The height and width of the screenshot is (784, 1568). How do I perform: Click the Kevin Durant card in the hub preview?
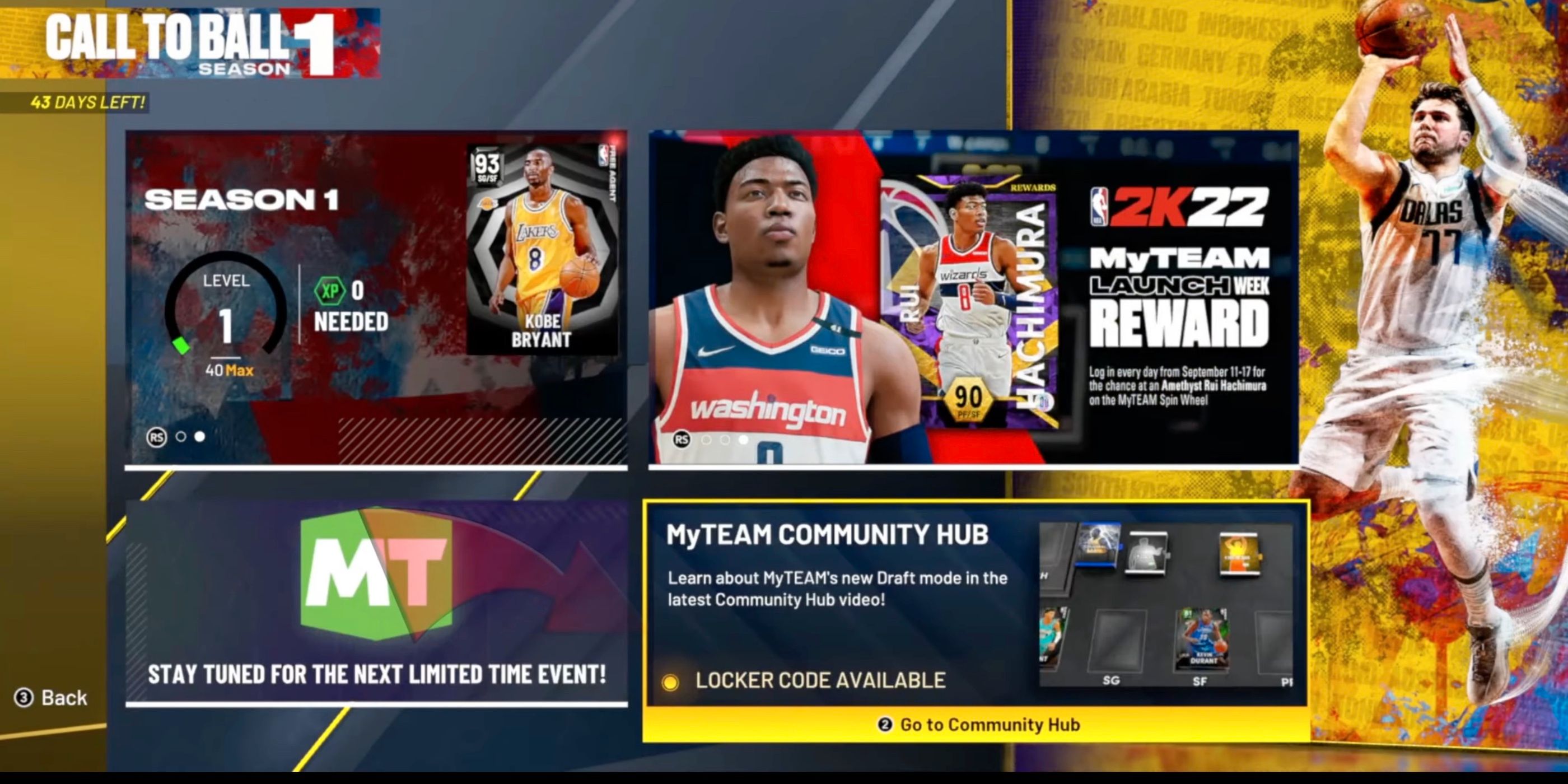pyautogui.click(x=1203, y=639)
